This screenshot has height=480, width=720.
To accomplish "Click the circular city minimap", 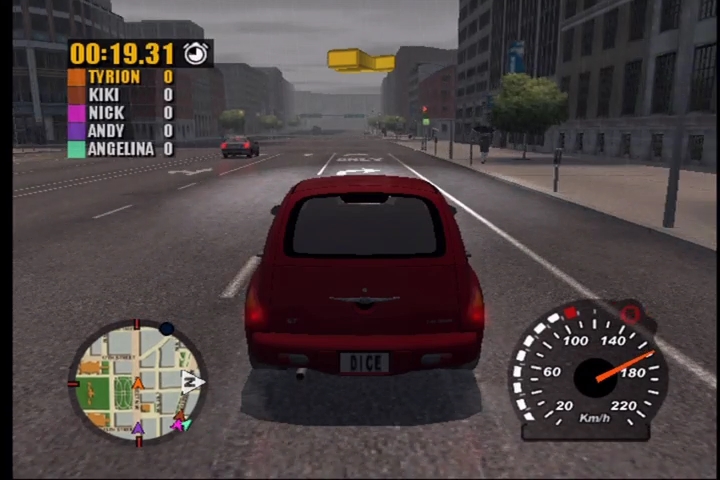I will (136, 381).
